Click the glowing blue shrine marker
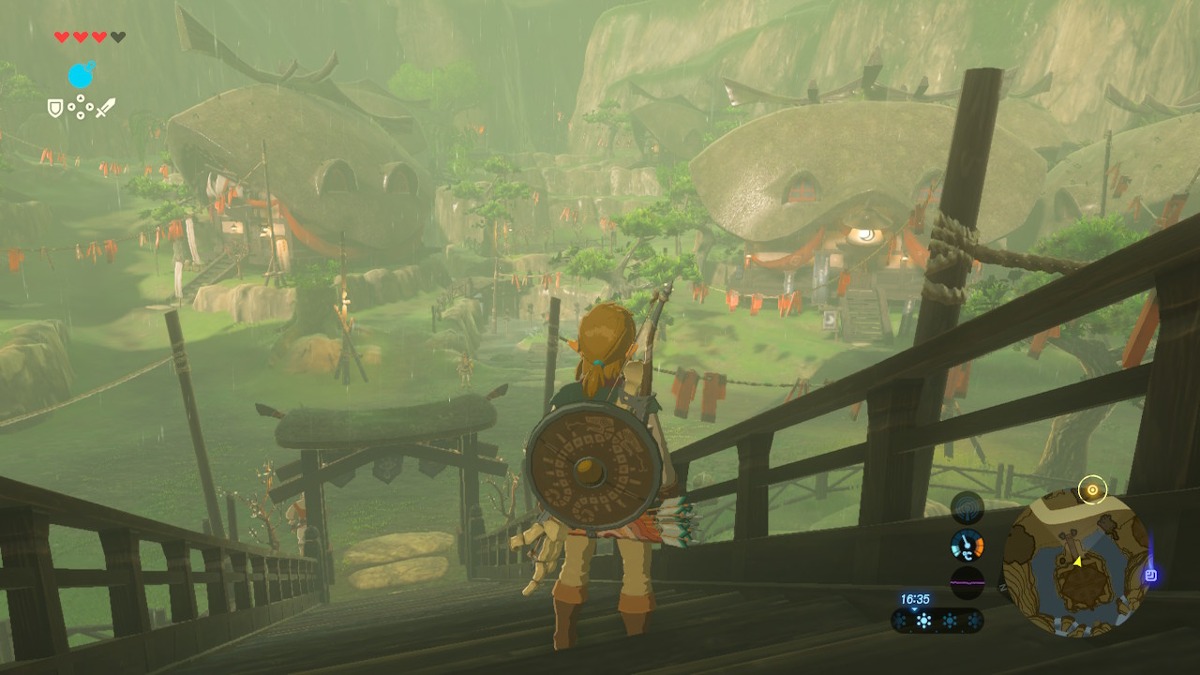The height and width of the screenshot is (675, 1200). point(1151,575)
